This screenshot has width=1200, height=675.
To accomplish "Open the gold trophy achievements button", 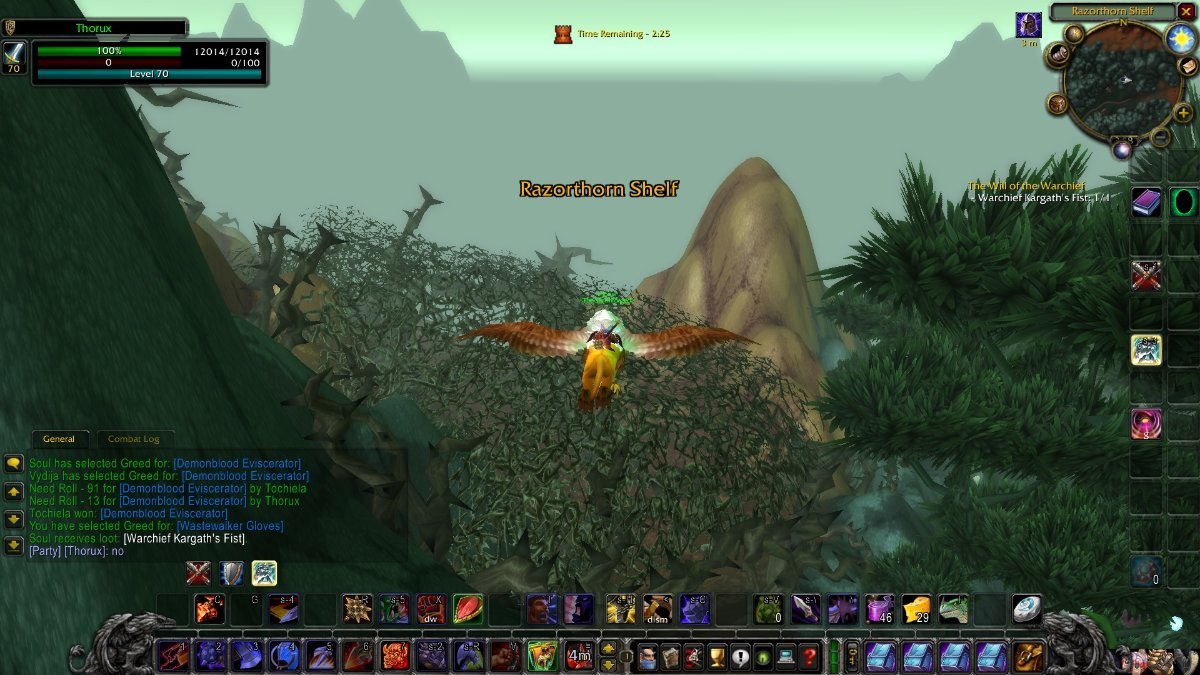I will click(x=717, y=657).
